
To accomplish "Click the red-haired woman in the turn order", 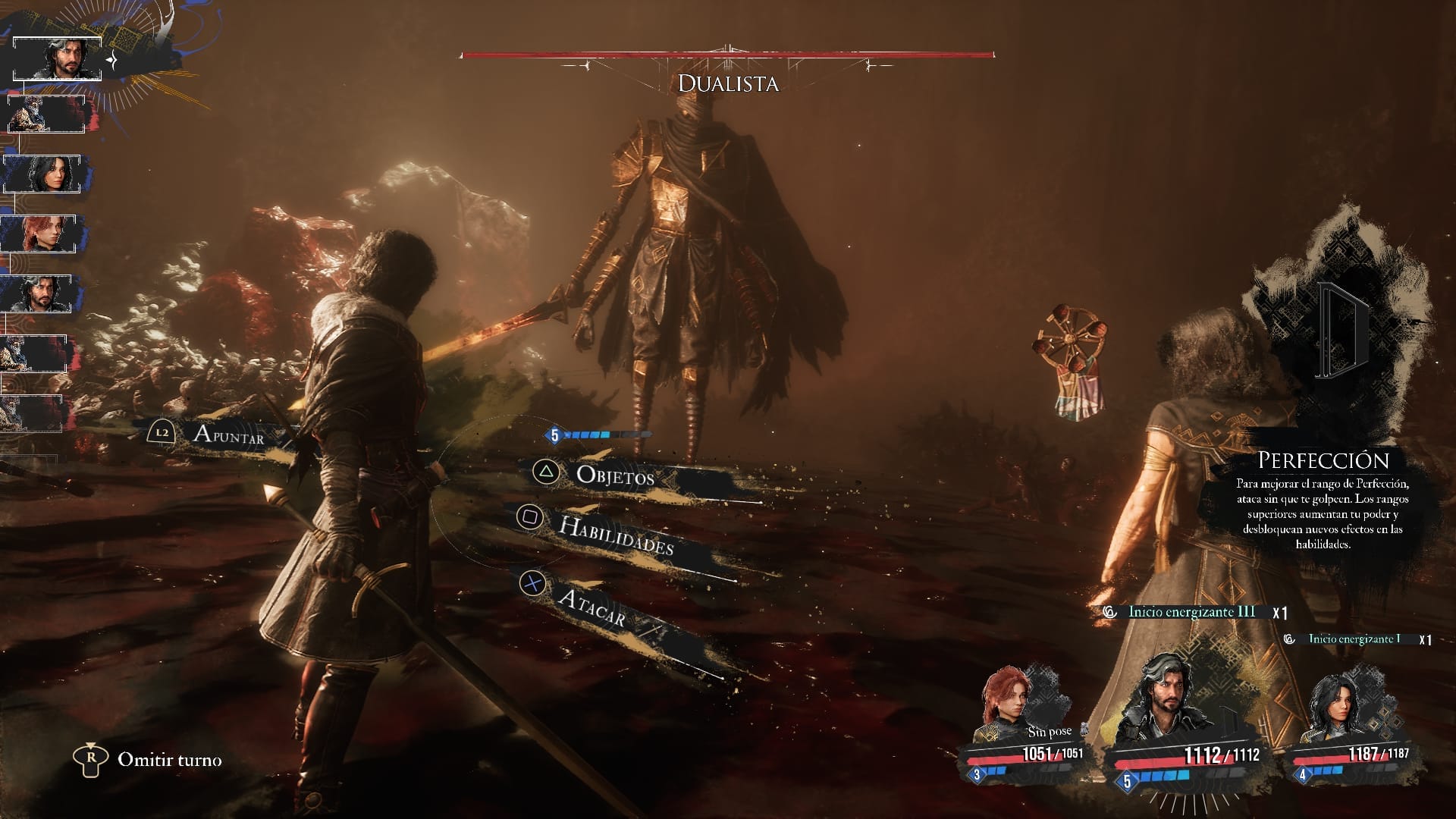I will pyautogui.click(x=38, y=234).
